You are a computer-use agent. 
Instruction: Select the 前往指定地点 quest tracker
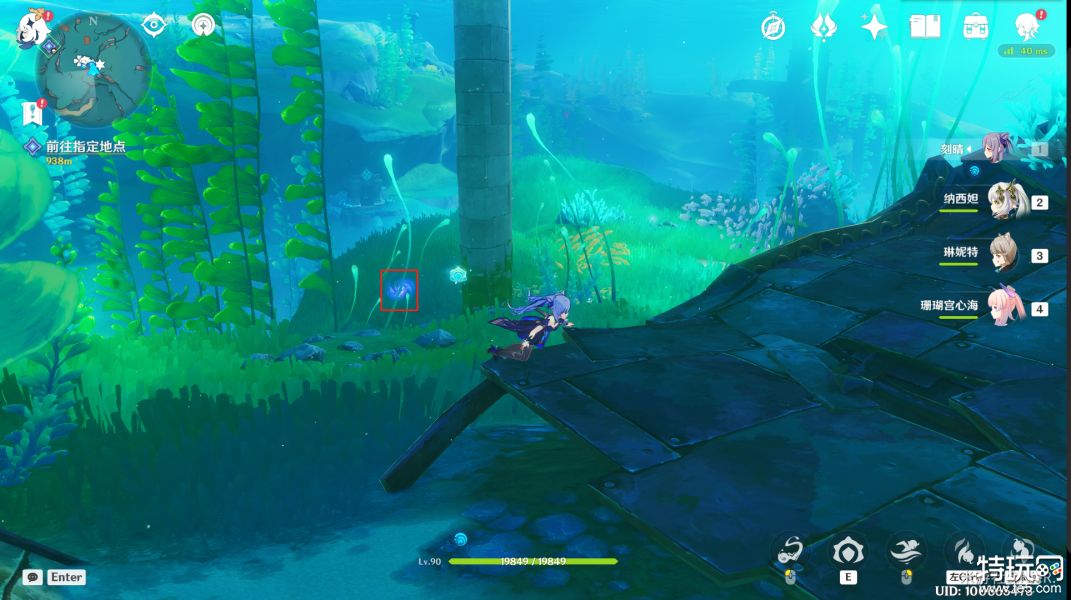(x=85, y=146)
